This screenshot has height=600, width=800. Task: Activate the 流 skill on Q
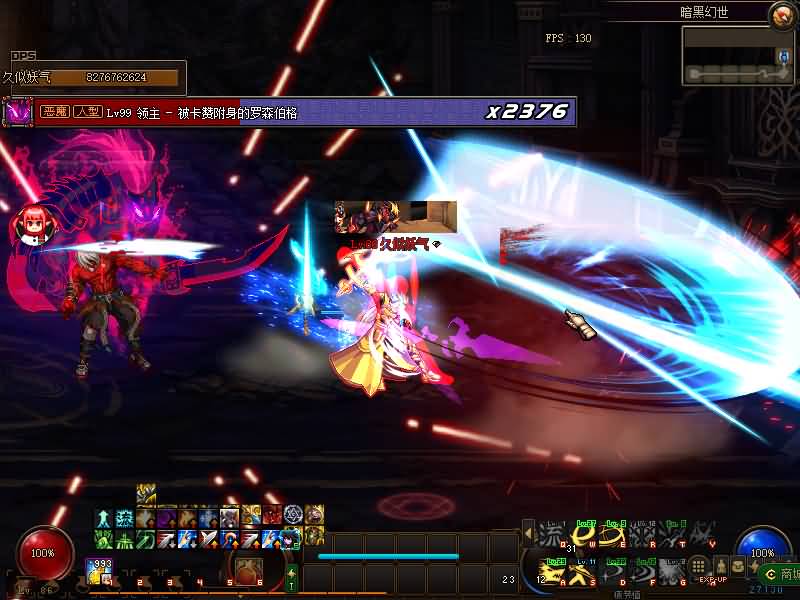point(551,537)
